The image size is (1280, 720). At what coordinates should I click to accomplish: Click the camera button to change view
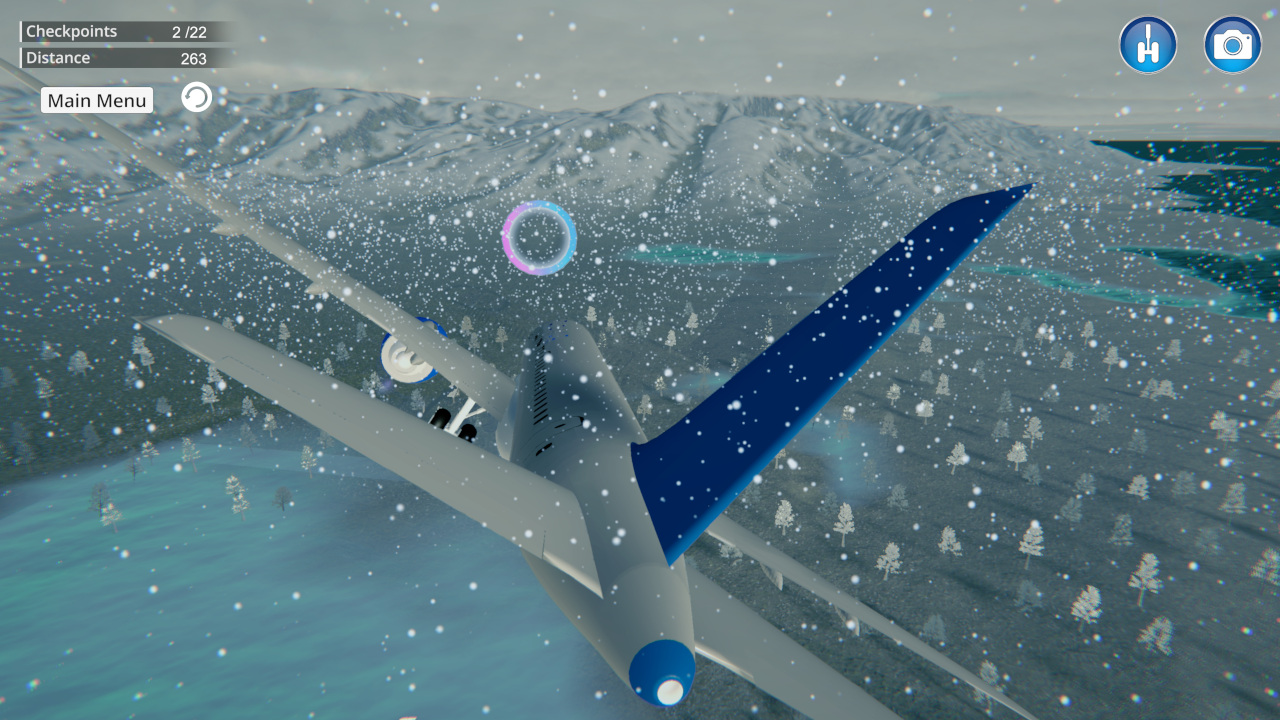tap(1232, 44)
